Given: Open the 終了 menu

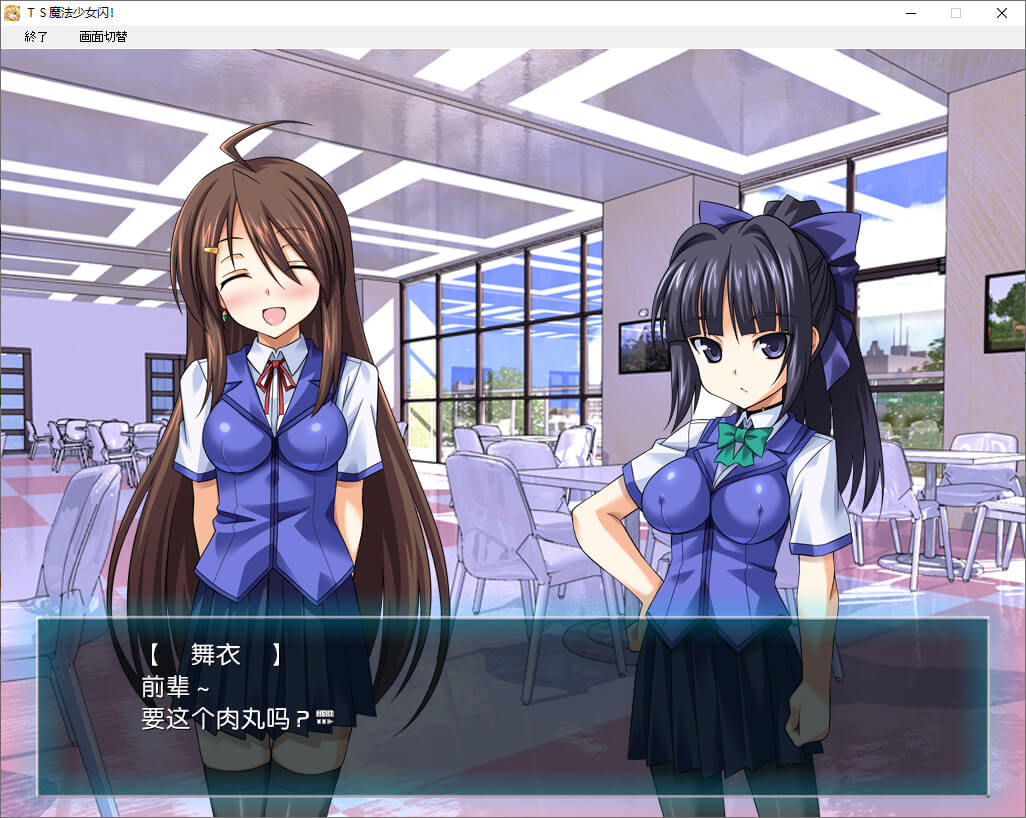Looking at the screenshot, I should click(x=36, y=37).
